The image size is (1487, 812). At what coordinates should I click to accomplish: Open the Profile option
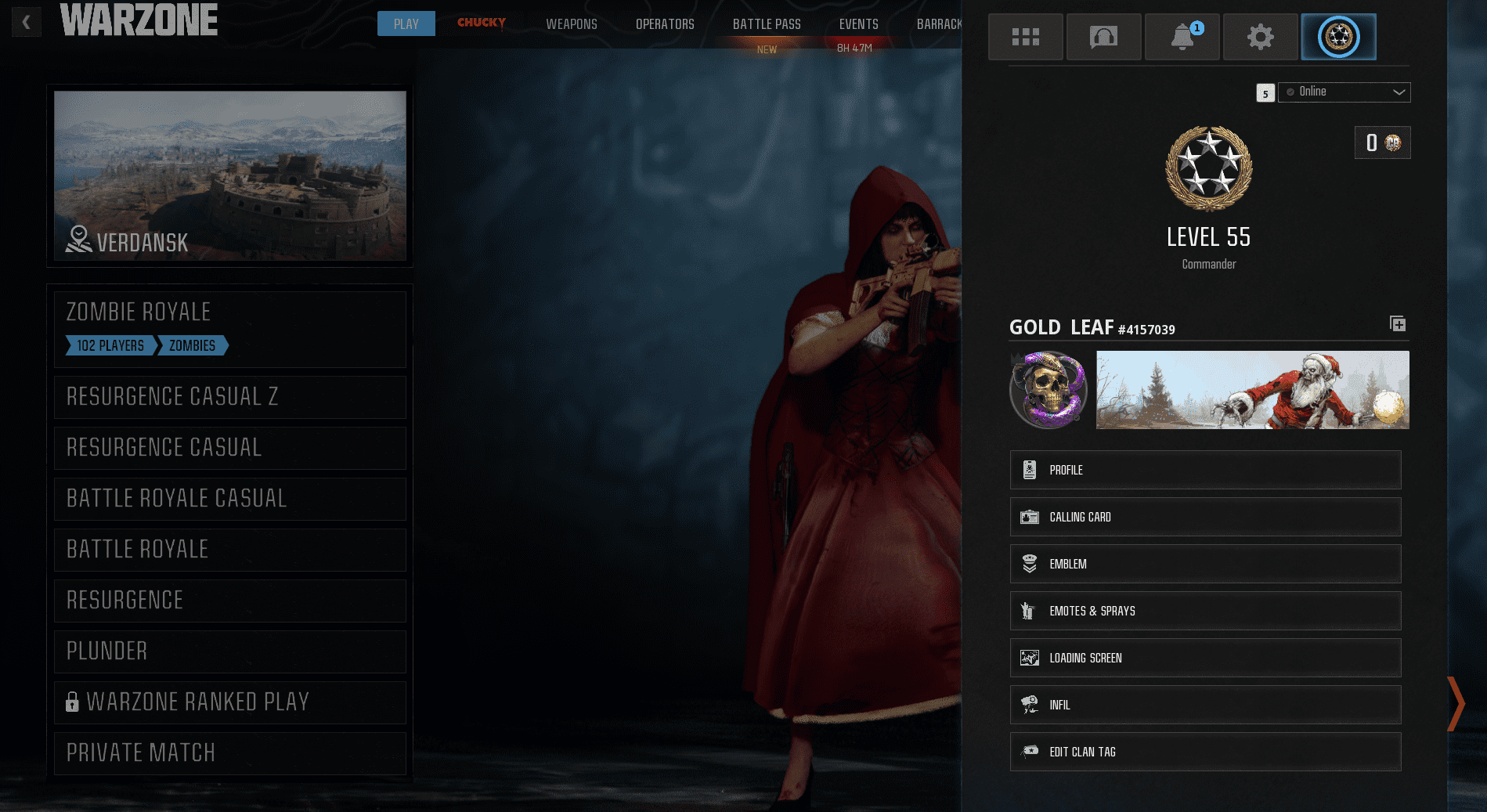(1204, 470)
